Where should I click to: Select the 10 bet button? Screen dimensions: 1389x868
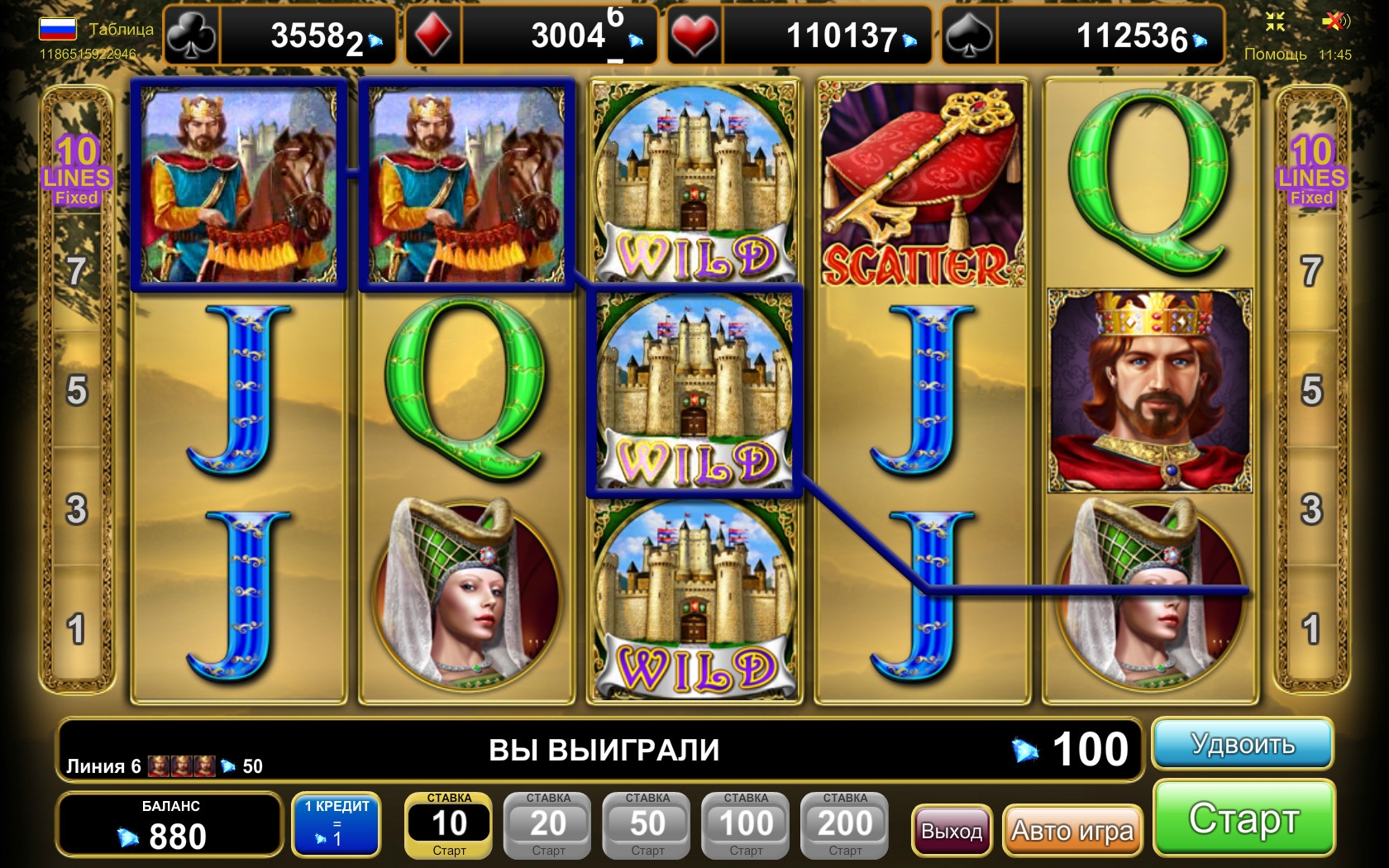click(449, 825)
